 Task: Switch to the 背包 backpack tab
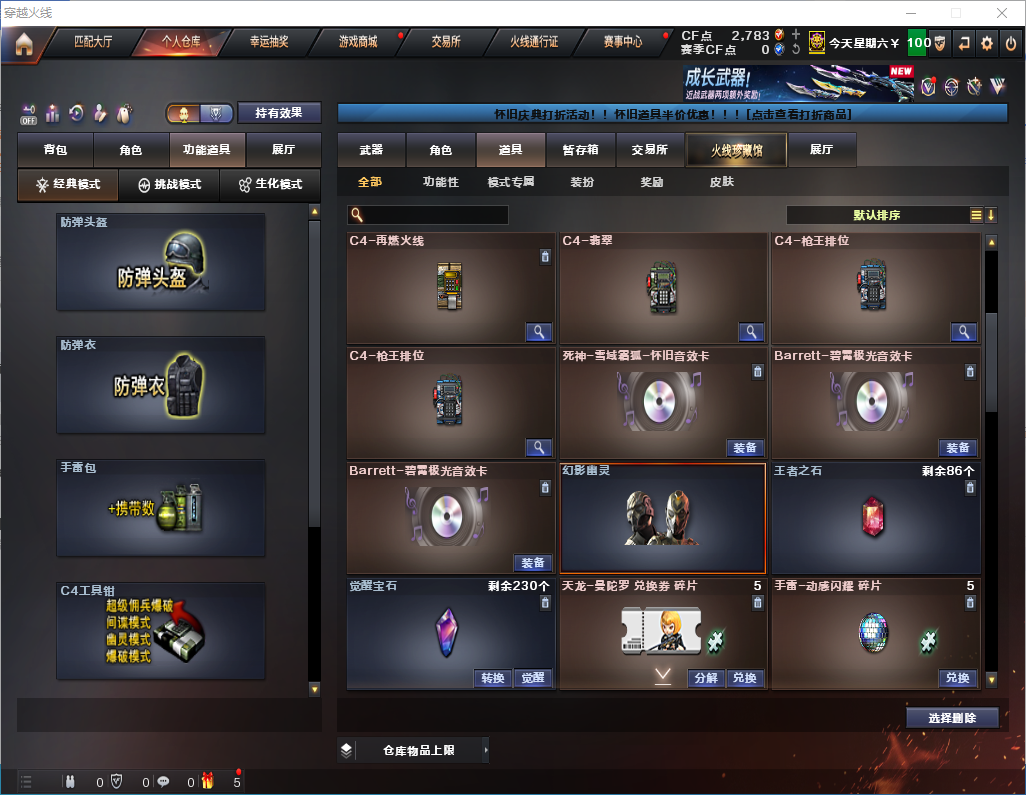(56, 150)
